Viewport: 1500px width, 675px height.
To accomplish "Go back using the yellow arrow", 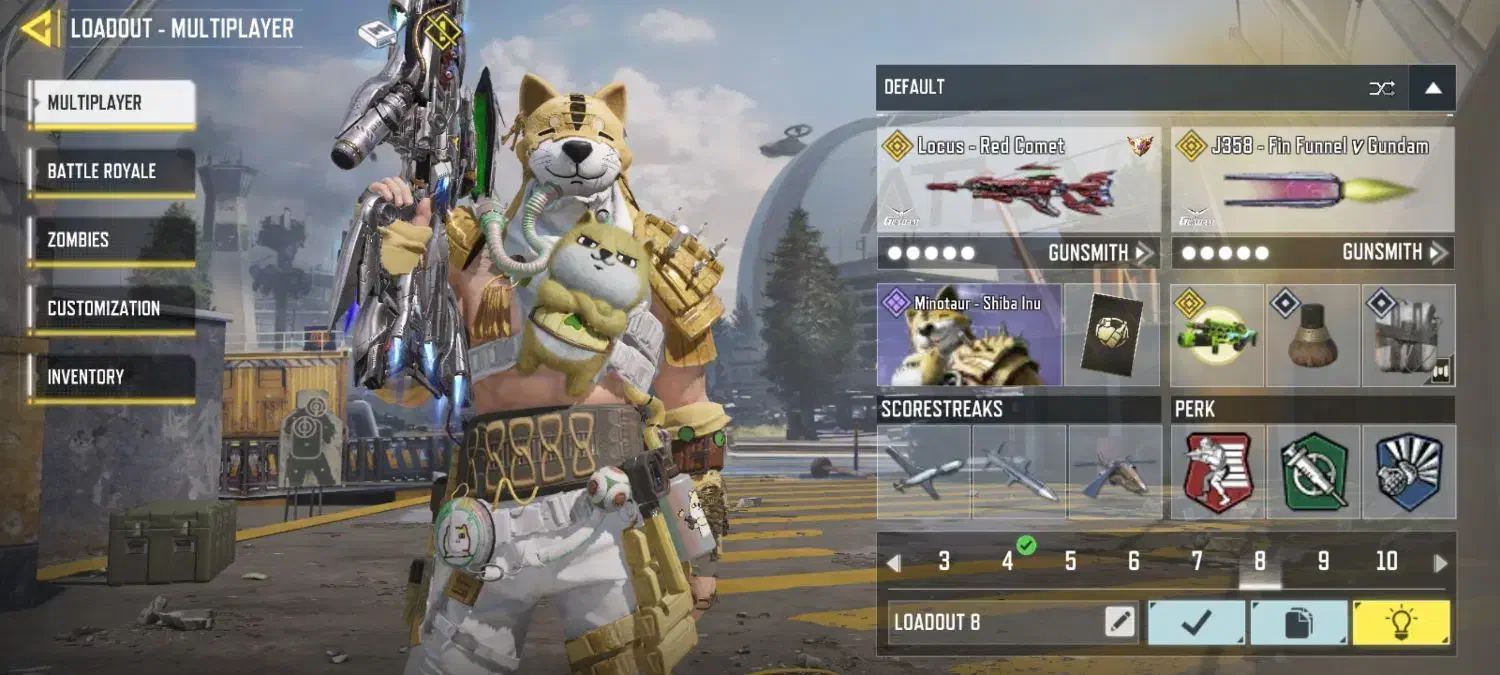I will pyautogui.click(x=39, y=28).
